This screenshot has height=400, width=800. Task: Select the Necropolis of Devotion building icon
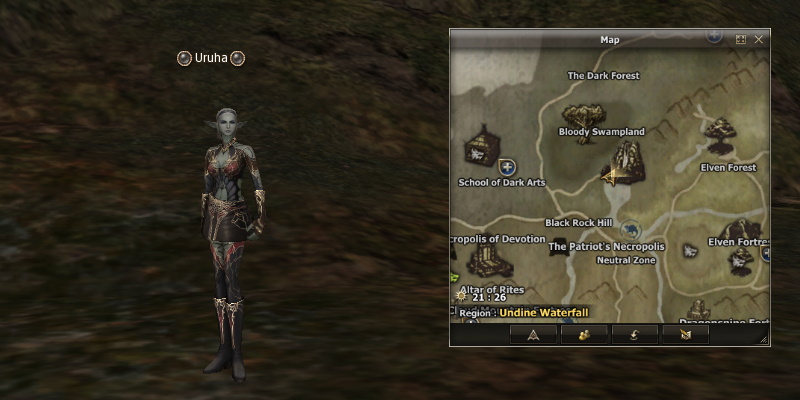click(489, 261)
